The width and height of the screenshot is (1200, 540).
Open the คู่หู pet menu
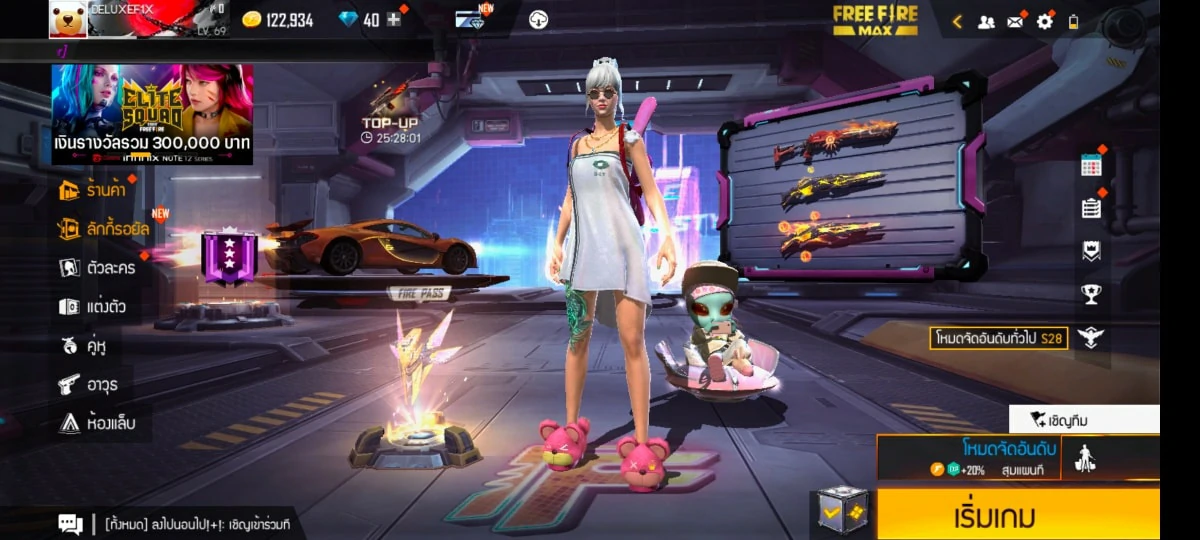pos(84,346)
